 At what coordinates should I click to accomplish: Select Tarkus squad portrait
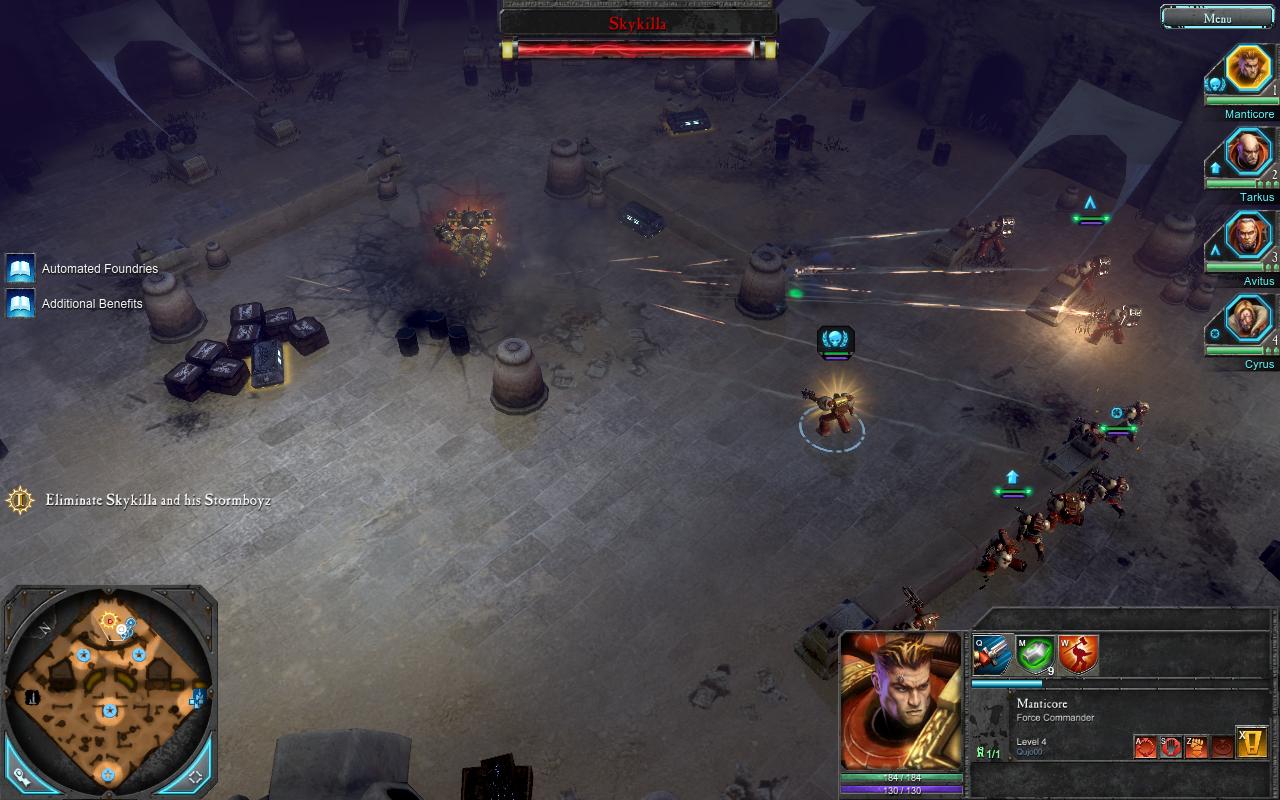coord(1248,154)
